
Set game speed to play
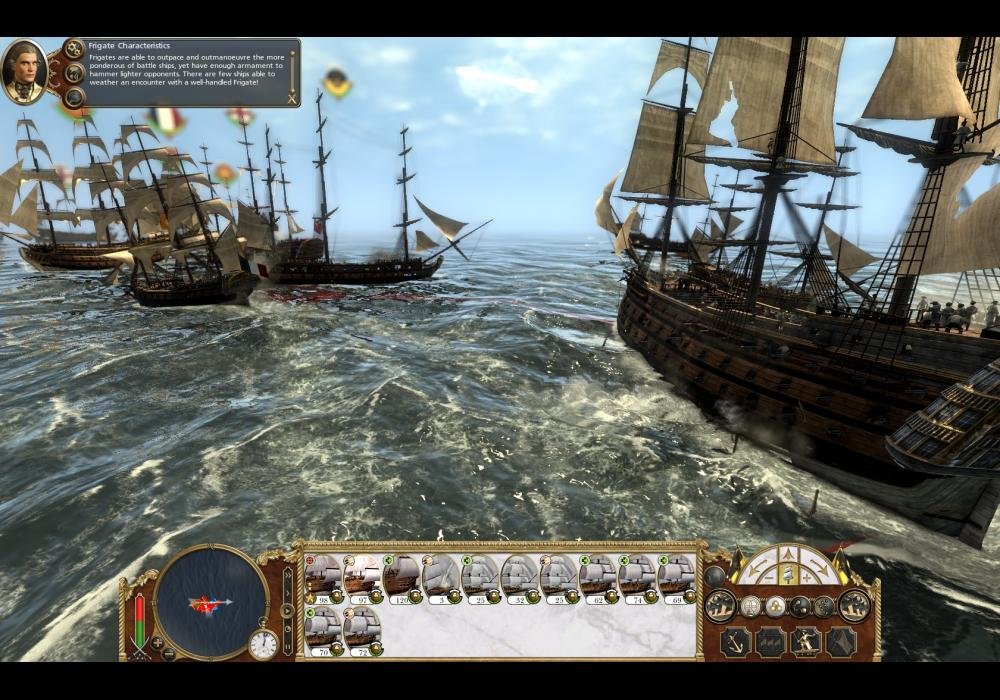285,610
